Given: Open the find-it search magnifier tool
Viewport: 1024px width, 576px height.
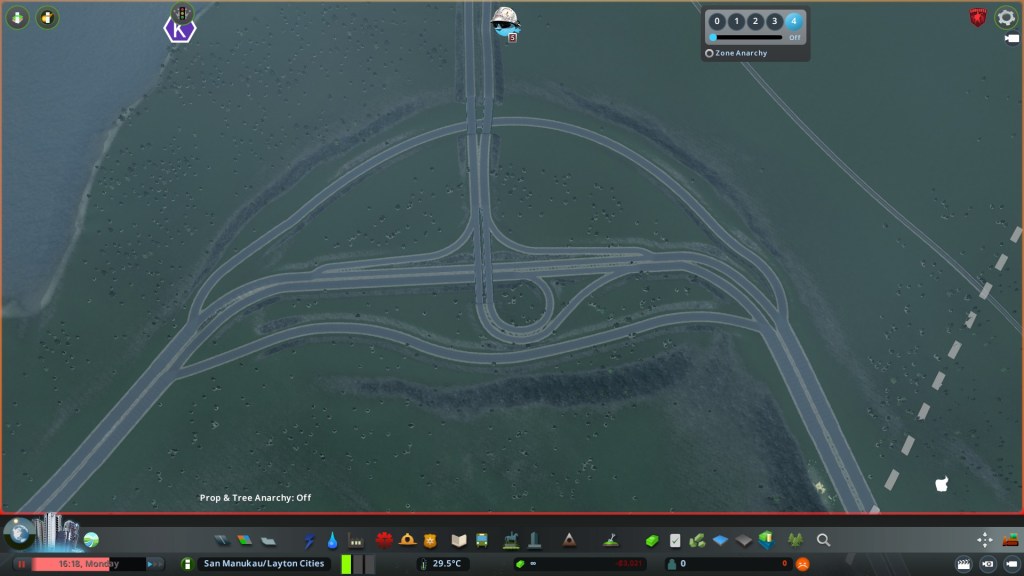Looking at the screenshot, I should 823,540.
